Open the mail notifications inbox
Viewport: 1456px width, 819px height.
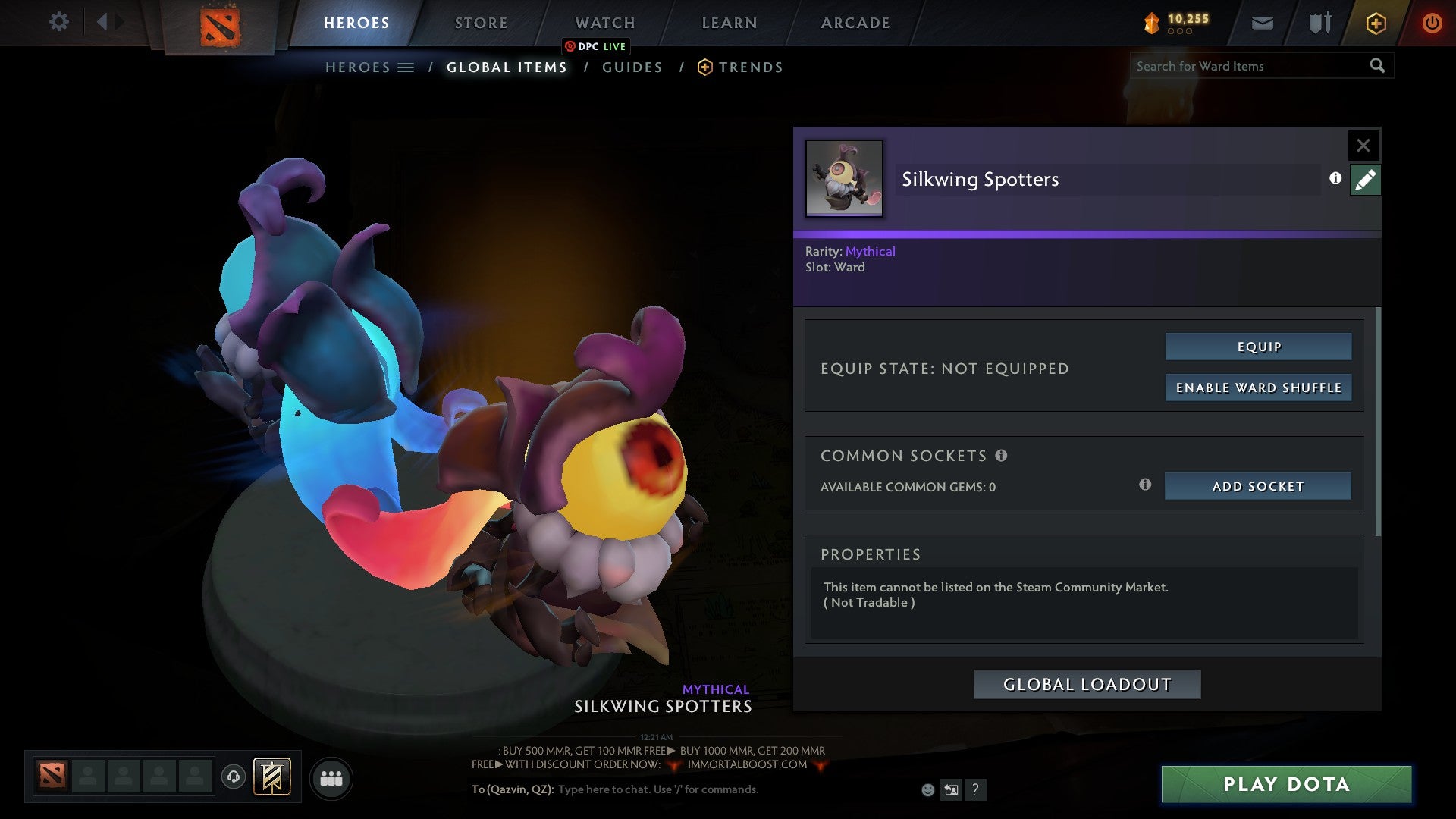pos(1261,23)
